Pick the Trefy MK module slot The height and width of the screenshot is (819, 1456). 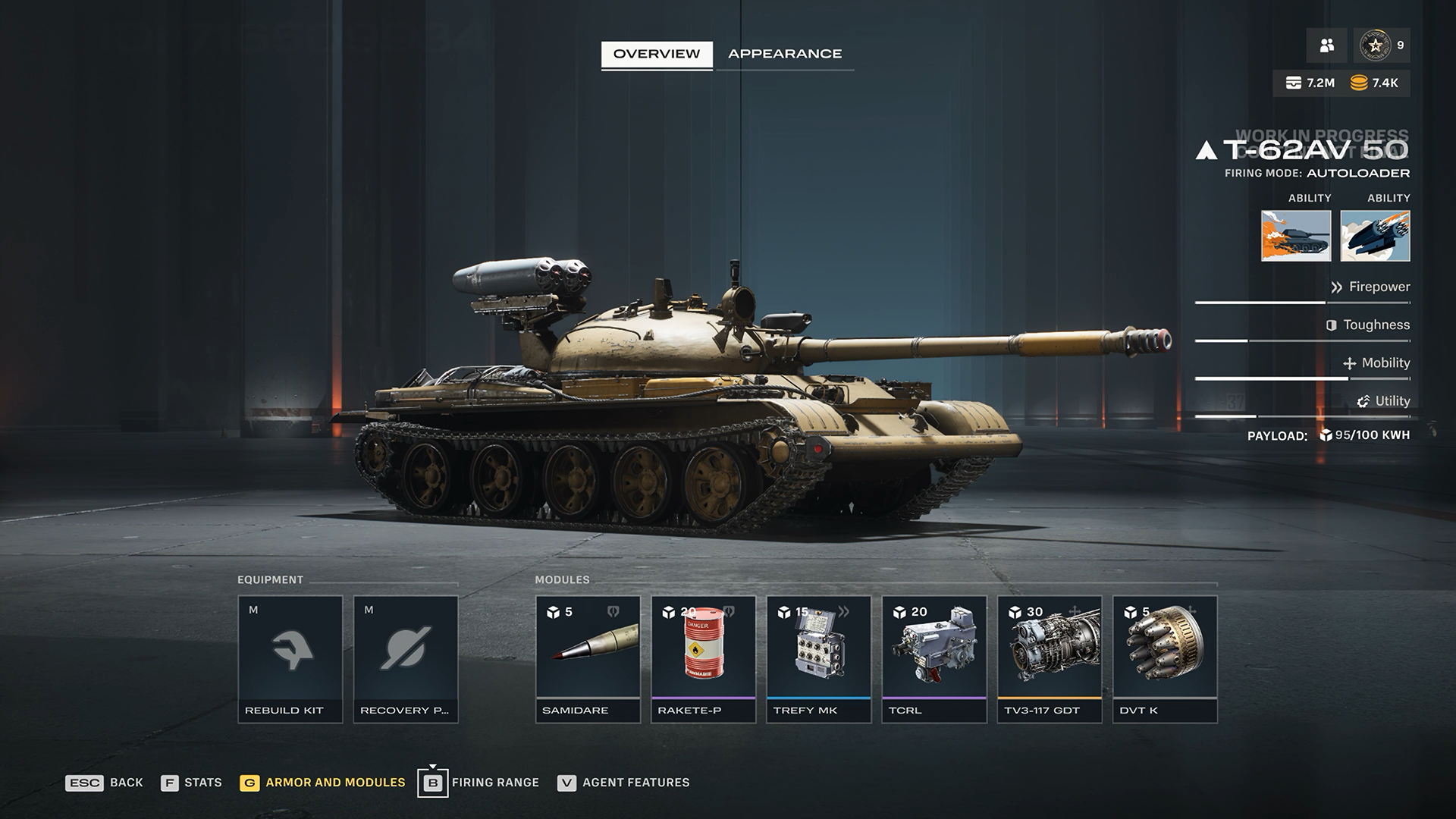coord(818,658)
